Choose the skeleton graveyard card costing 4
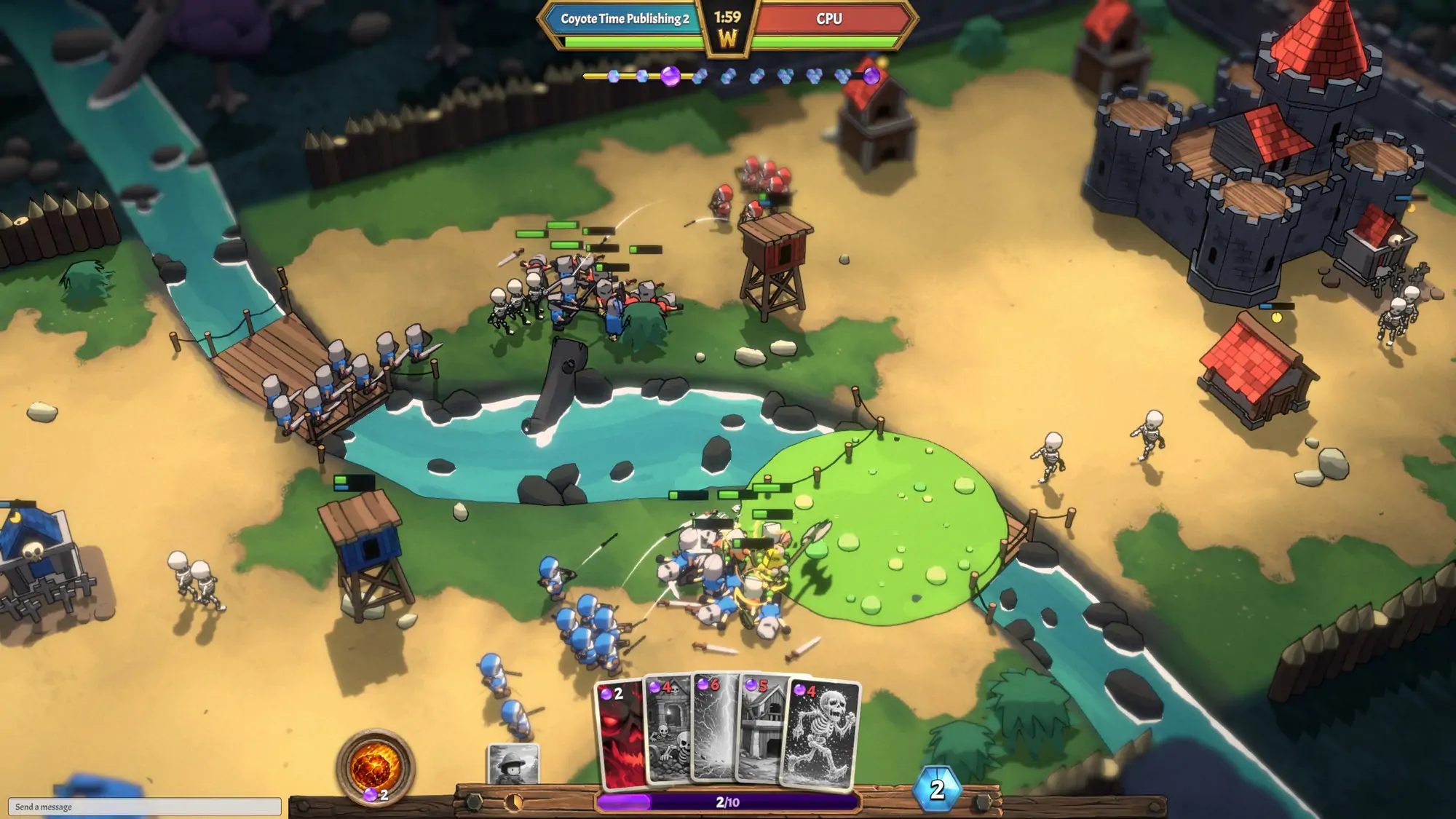Viewport: 1456px width, 819px height. click(668, 732)
